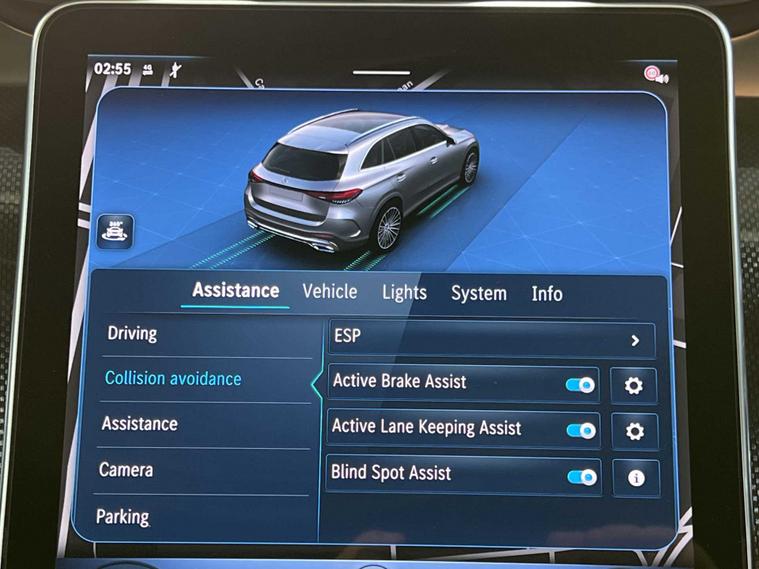Open the Driving category
Image resolution: width=759 pixels, height=569 pixels.
132,333
